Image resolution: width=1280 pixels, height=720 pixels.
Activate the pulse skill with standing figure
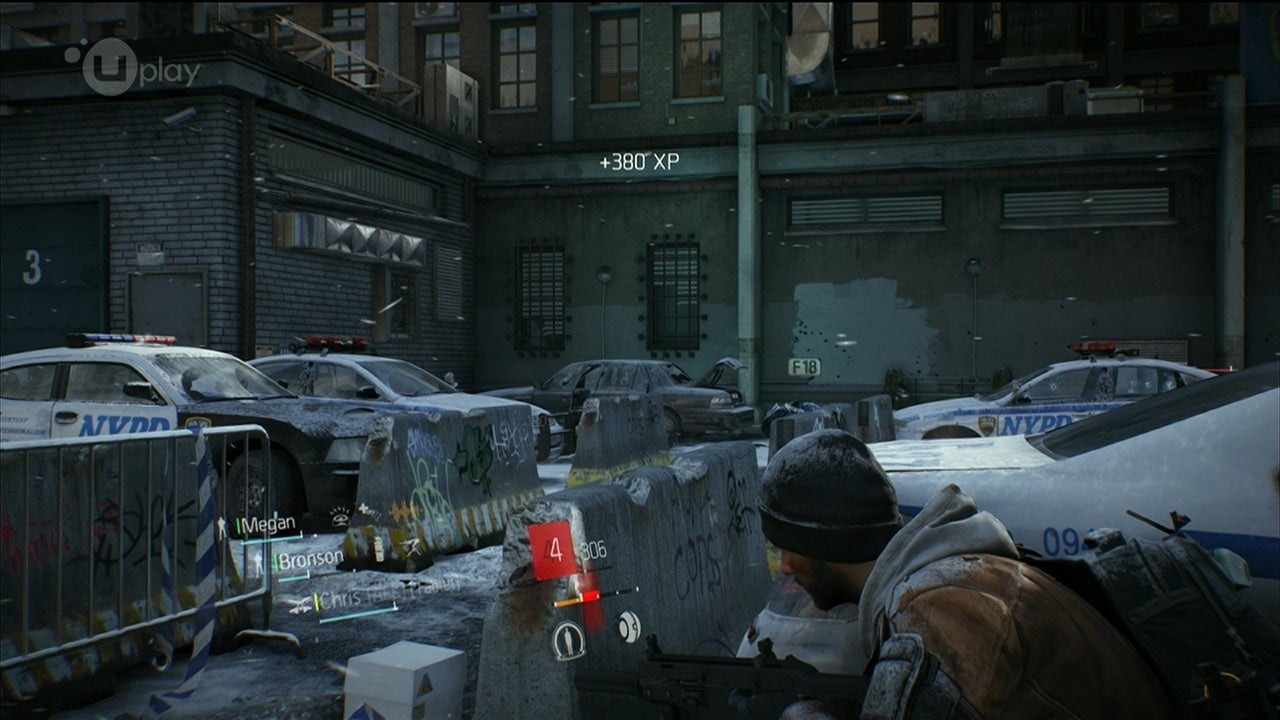[569, 640]
